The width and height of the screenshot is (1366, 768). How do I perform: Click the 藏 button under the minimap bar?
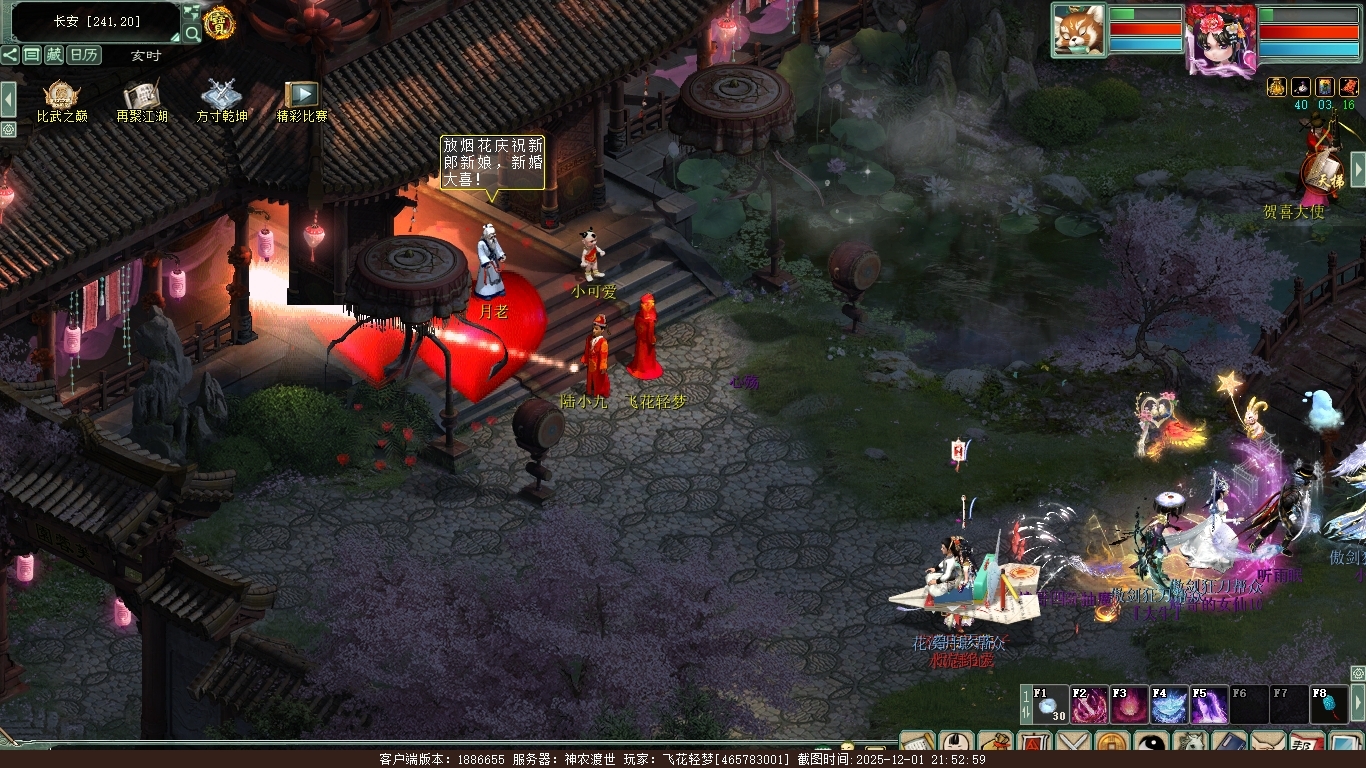[54, 55]
